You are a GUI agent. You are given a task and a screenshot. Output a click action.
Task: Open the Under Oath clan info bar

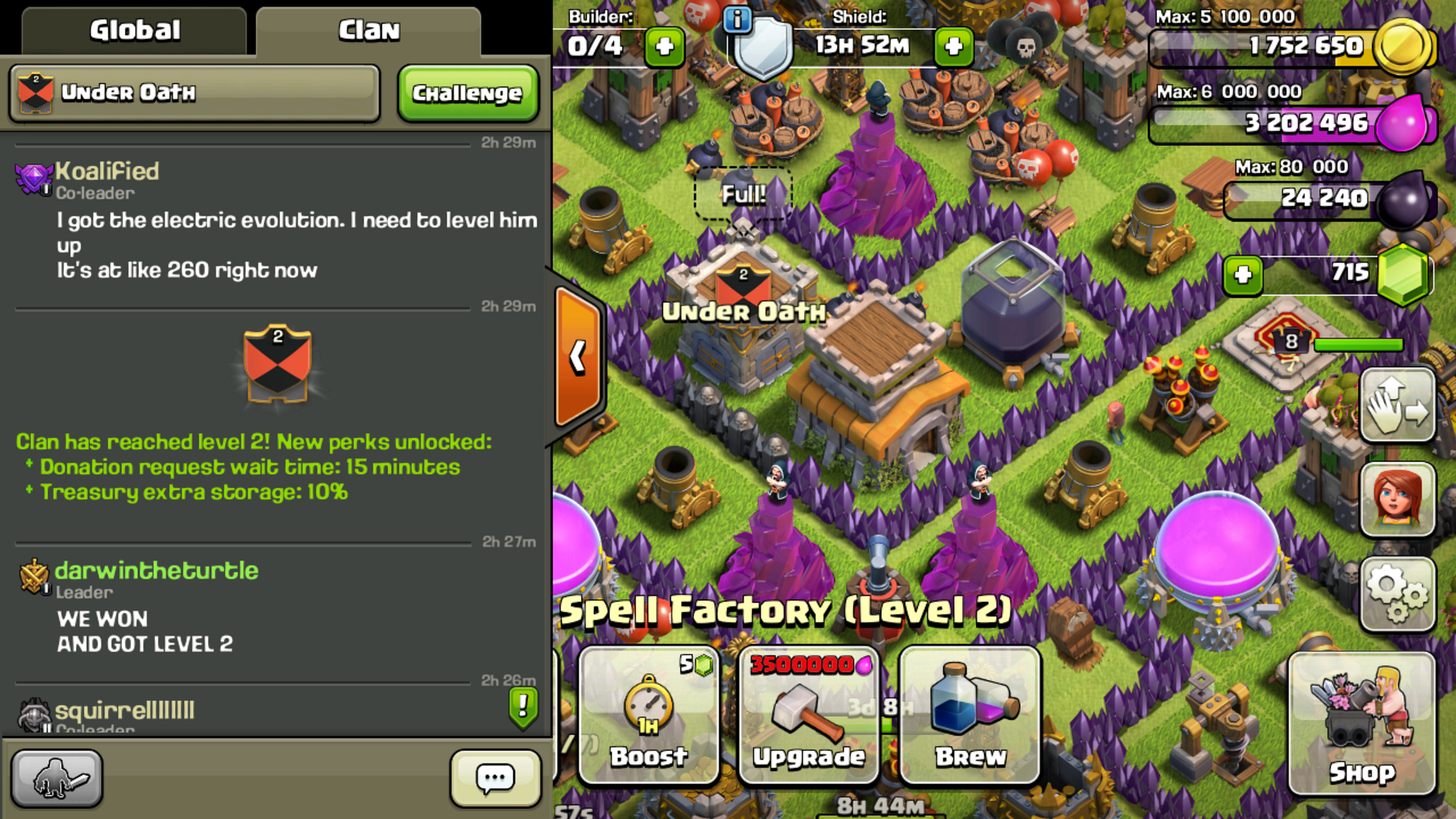tap(194, 93)
